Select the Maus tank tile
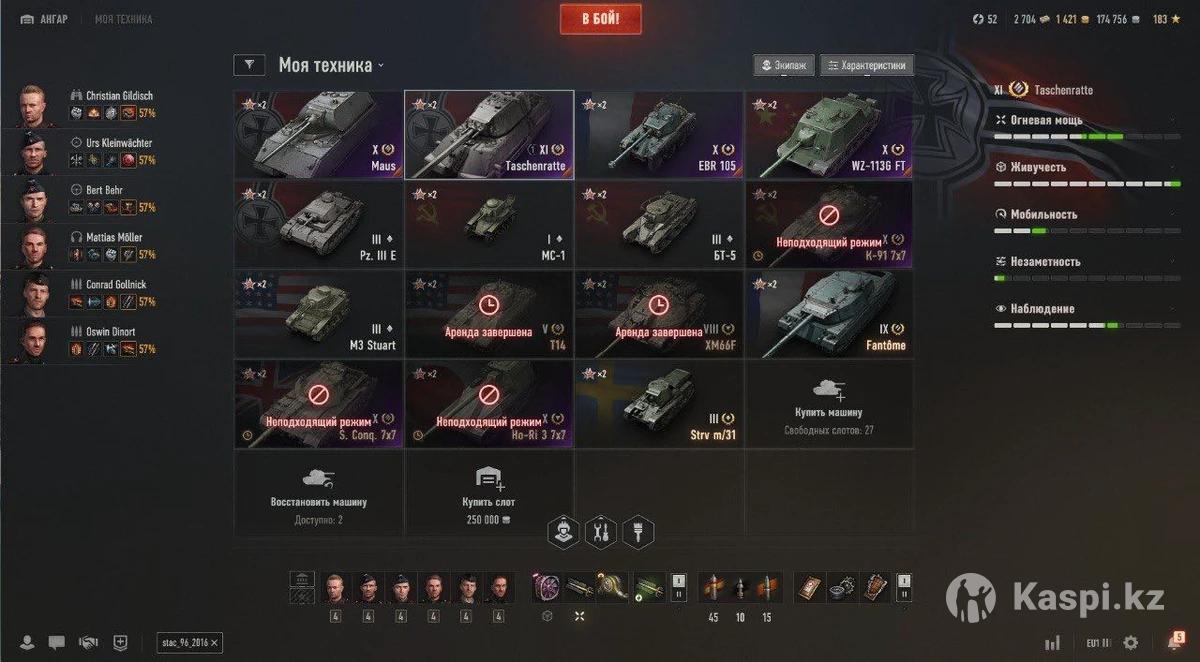This screenshot has width=1200, height=662. click(x=318, y=135)
